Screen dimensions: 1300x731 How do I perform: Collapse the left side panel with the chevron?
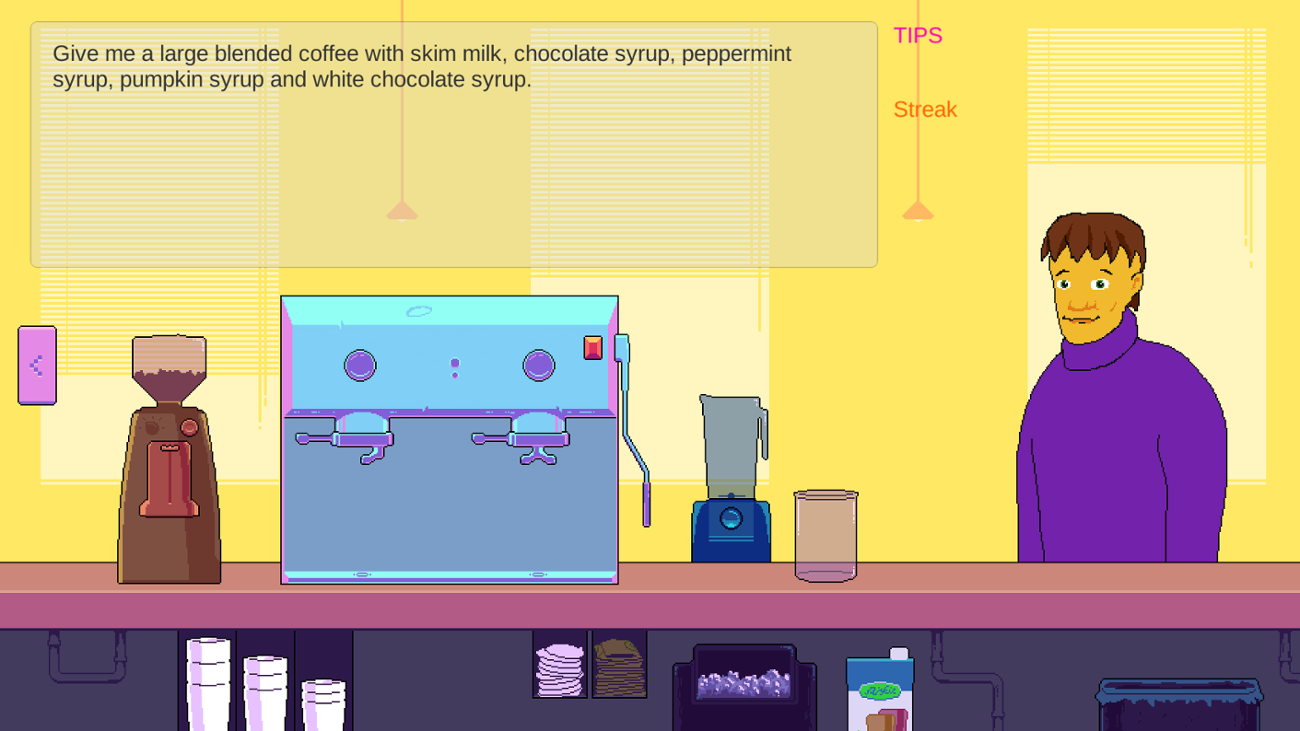point(36,365)
